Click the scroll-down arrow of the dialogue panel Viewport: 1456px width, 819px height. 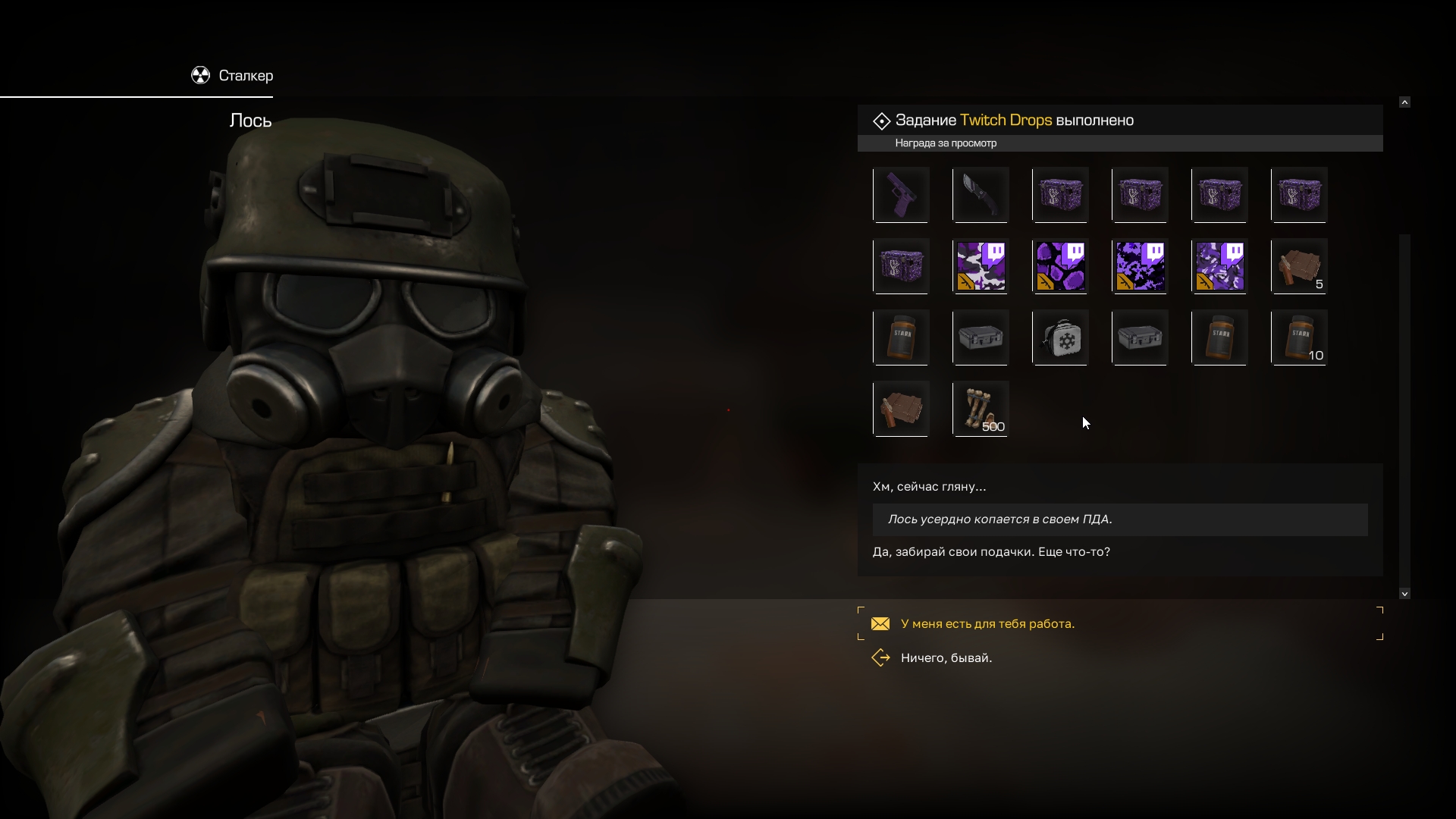(1404, 594)
